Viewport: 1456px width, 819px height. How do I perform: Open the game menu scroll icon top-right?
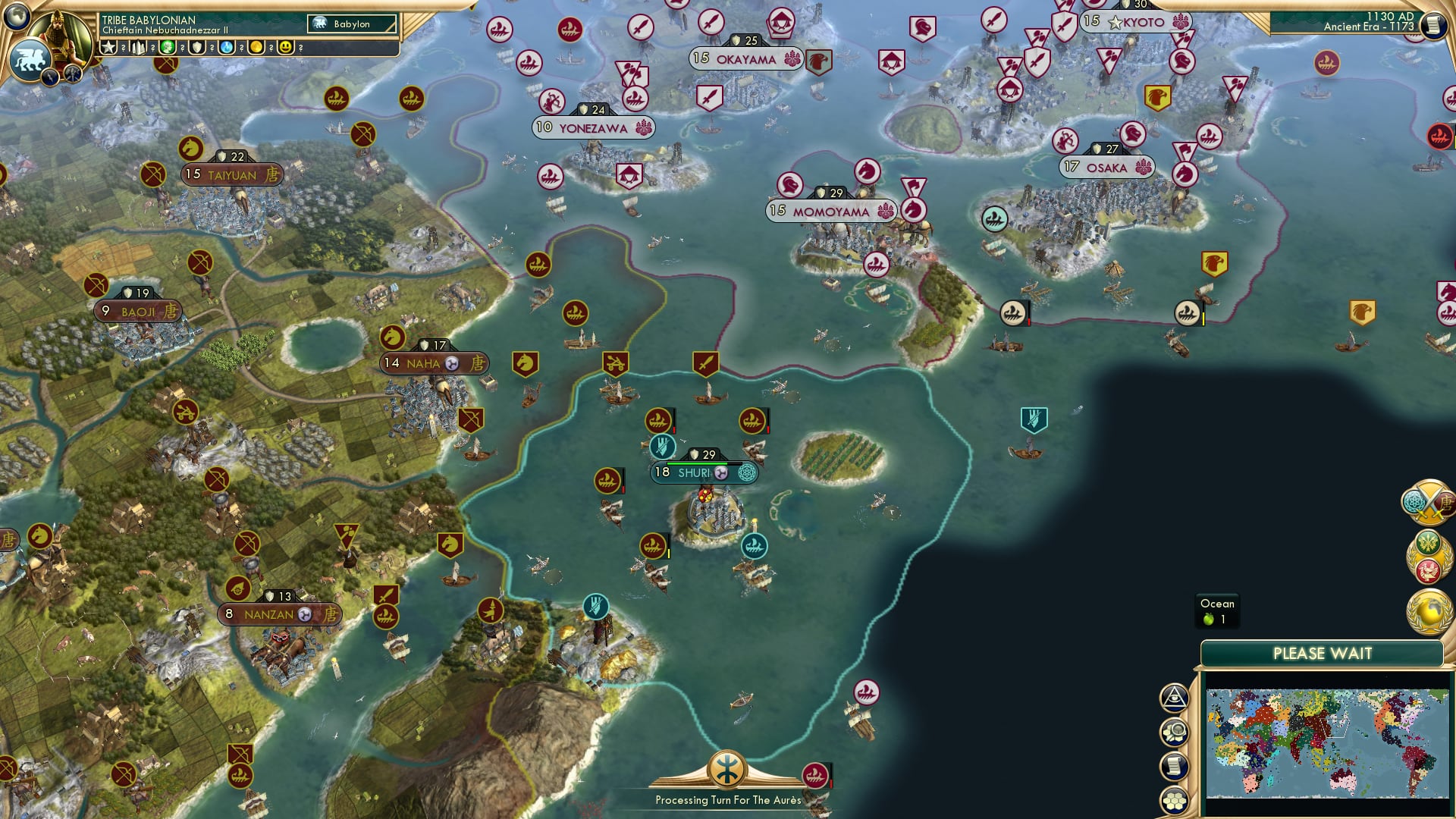coord(1434,24)
